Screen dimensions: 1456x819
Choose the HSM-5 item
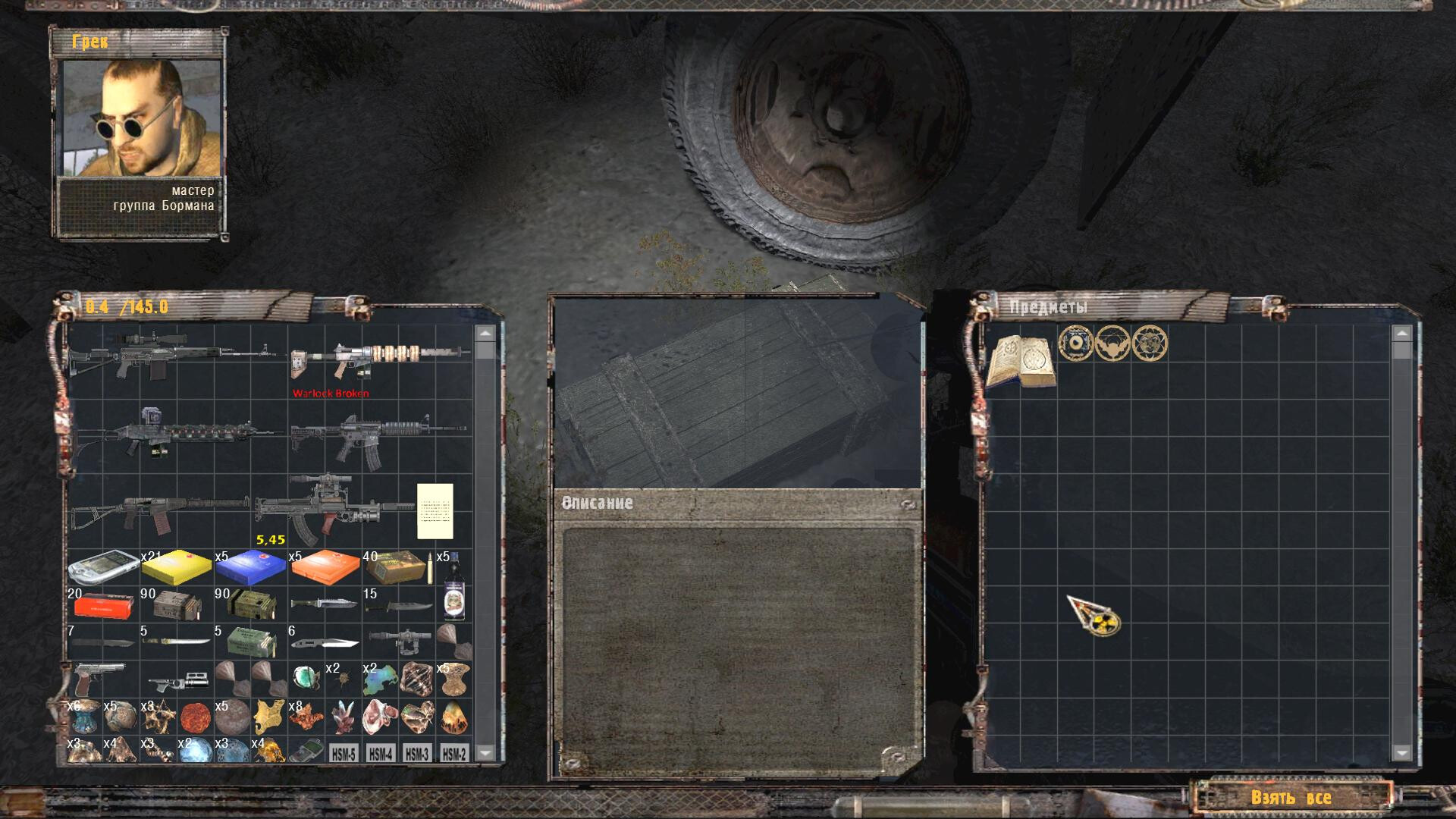tap(344, 754)
